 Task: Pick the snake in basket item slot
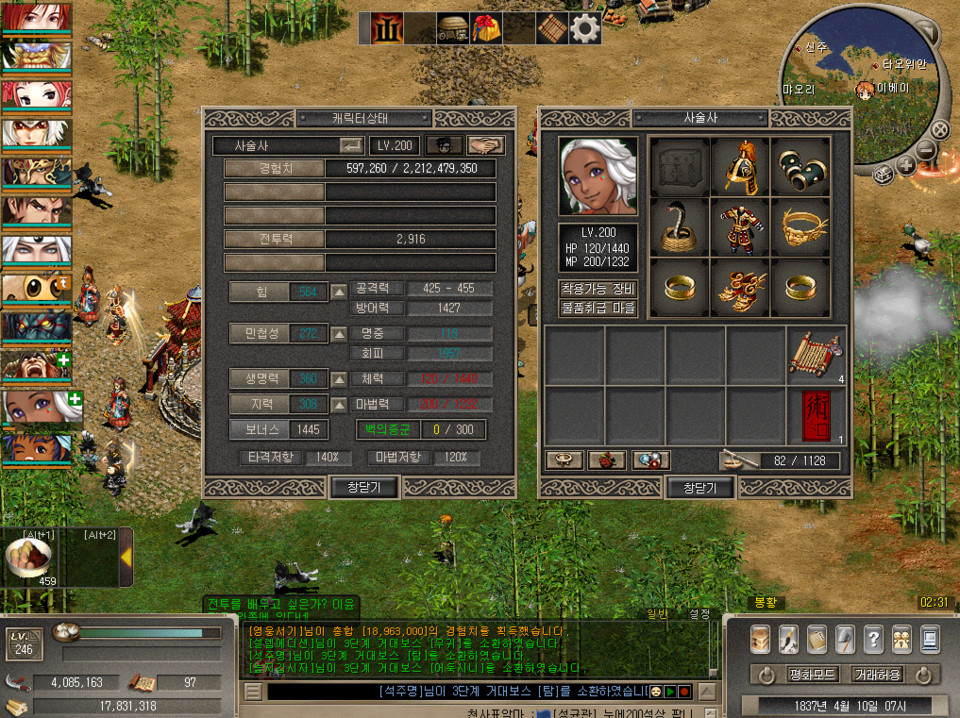[x=679, y=227]
